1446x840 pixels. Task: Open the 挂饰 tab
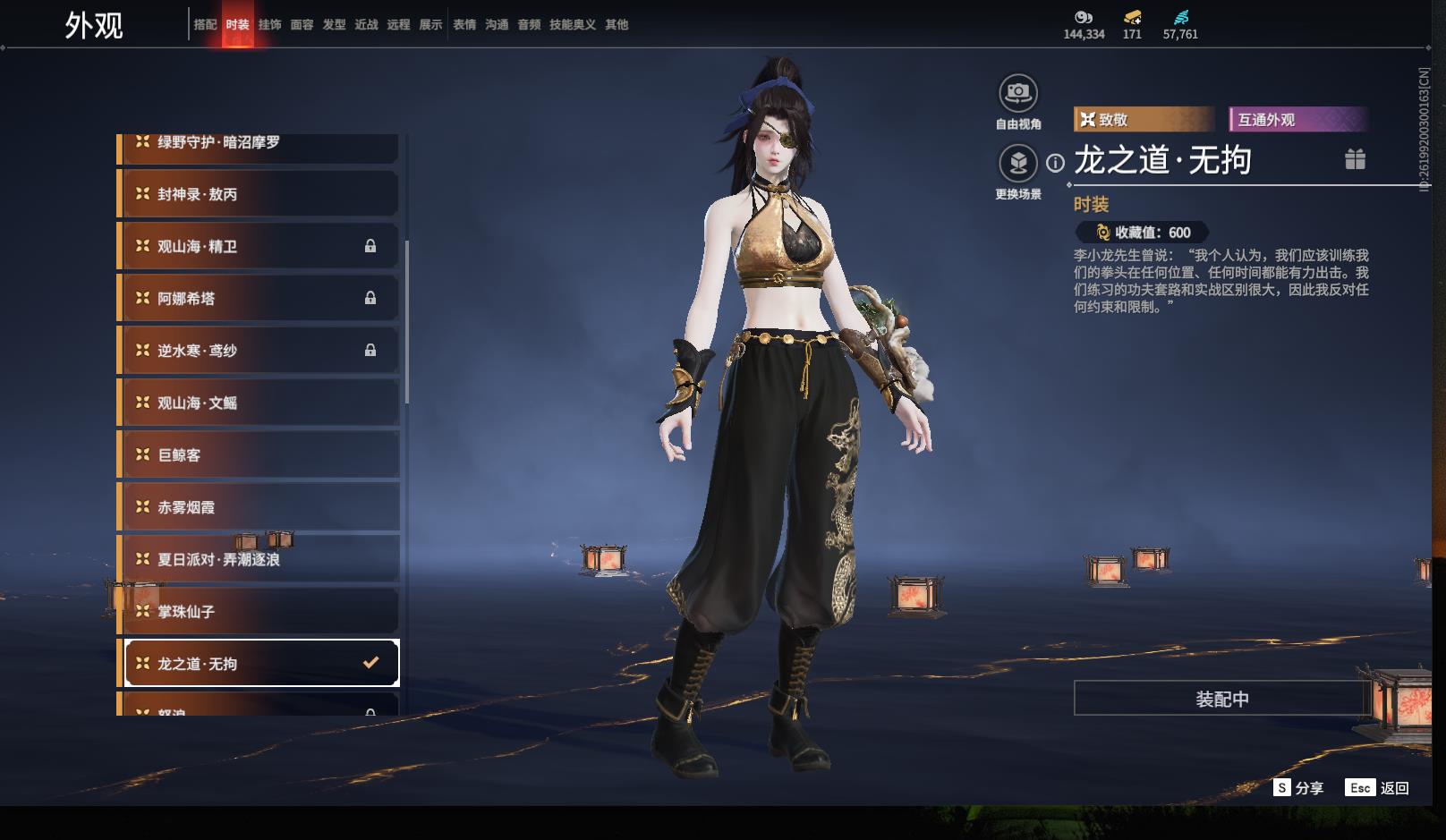pos(269,24)
